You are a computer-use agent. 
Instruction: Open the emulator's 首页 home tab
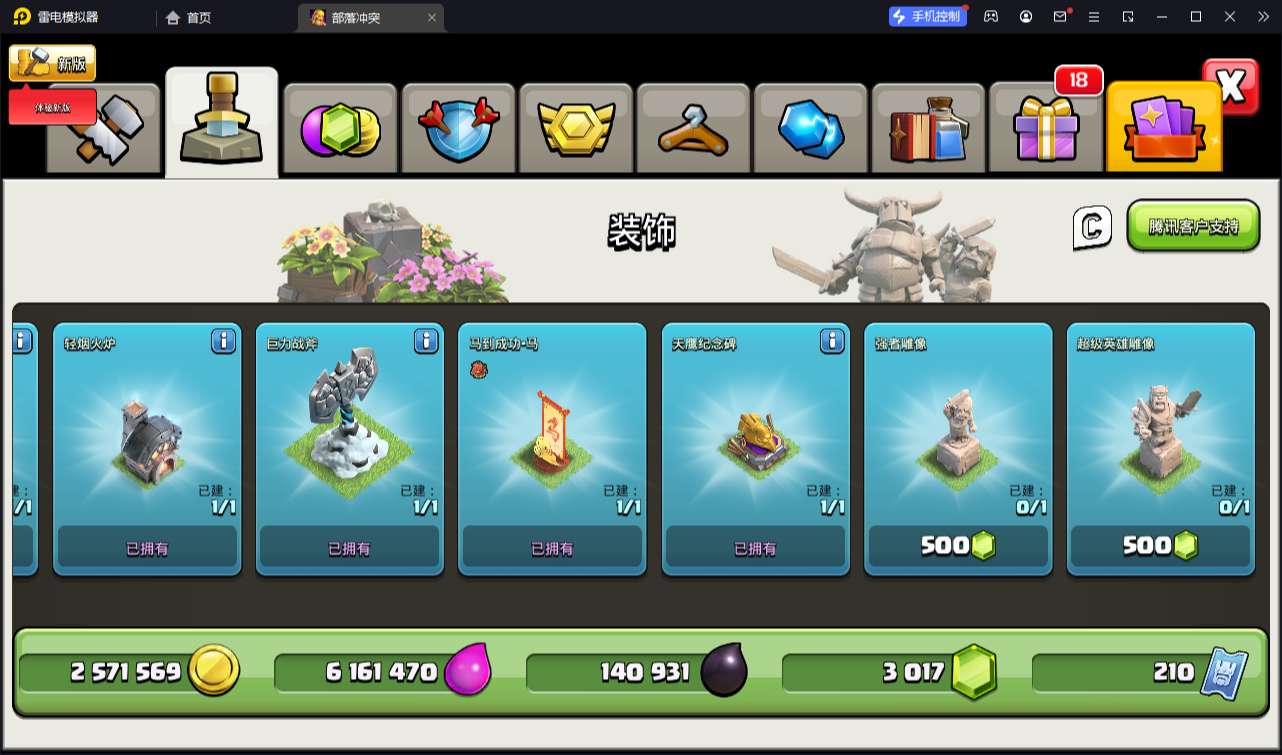189,17
